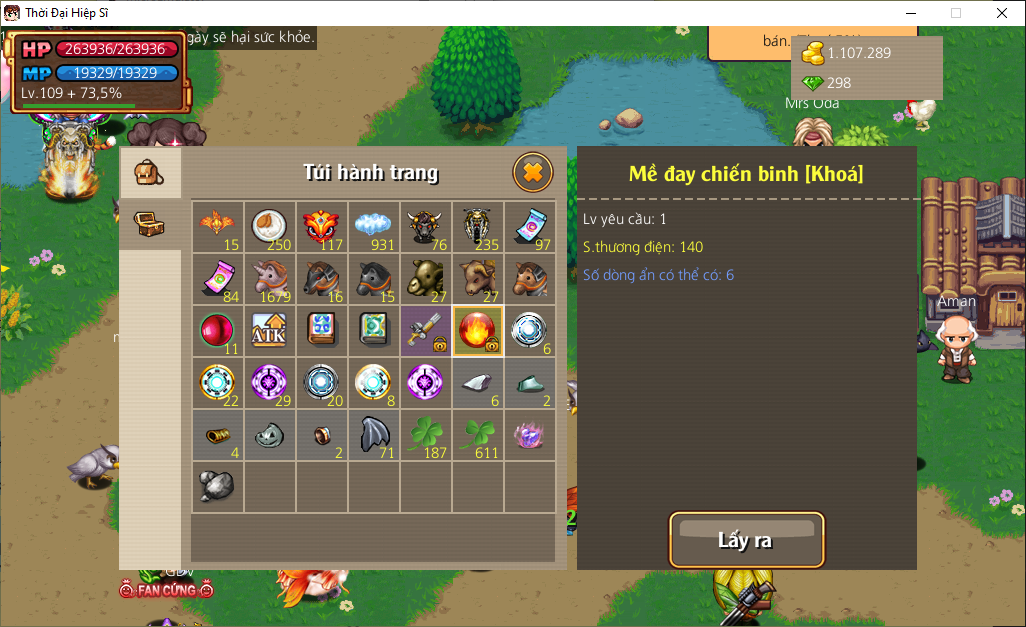Choose the red lion dance mask item
This screenshot has height=627, width=1026.
tap(322, 227)
